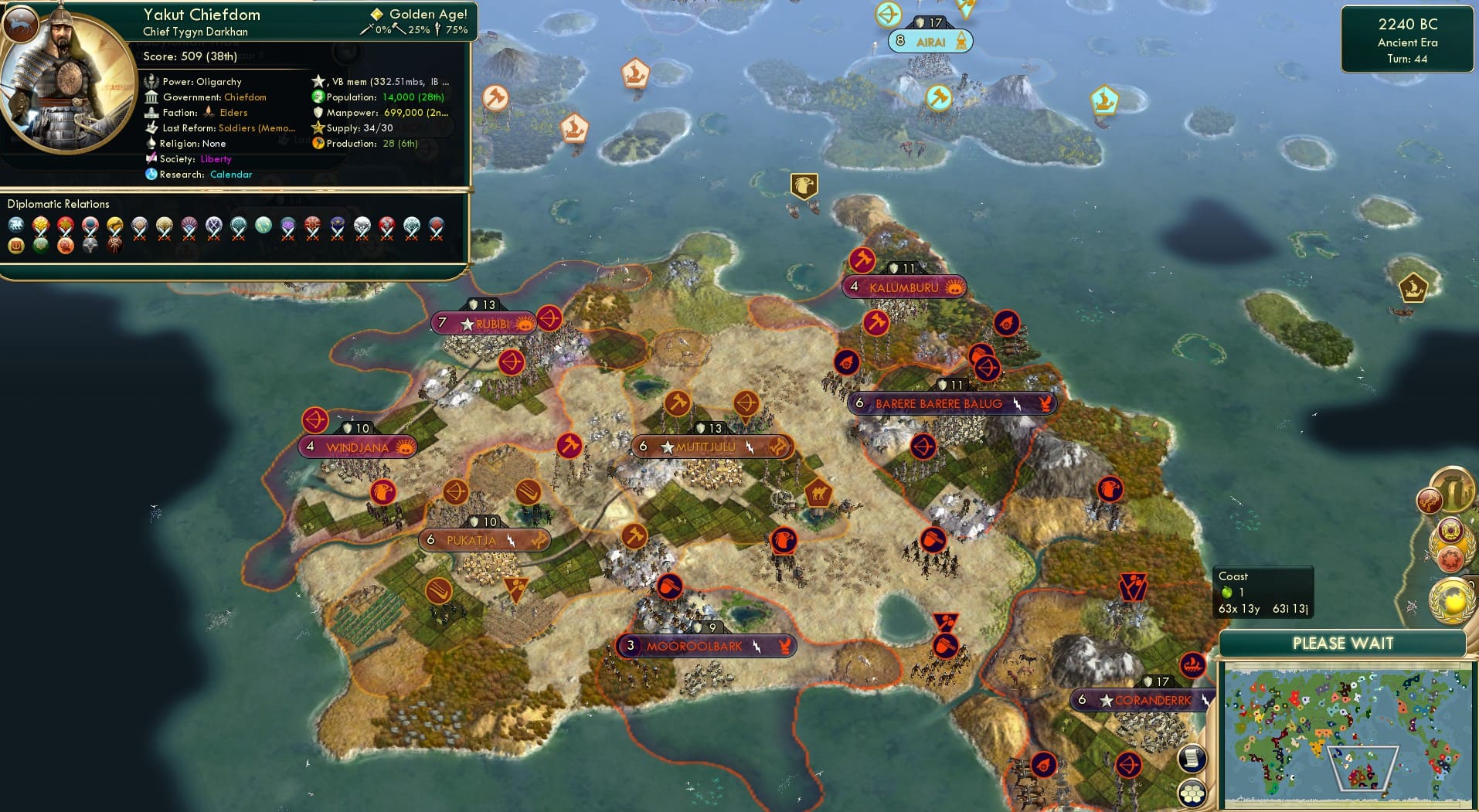Click the sun icon next to Windjana banner
The image size is (1479, 812).
(x=404, y=446)
